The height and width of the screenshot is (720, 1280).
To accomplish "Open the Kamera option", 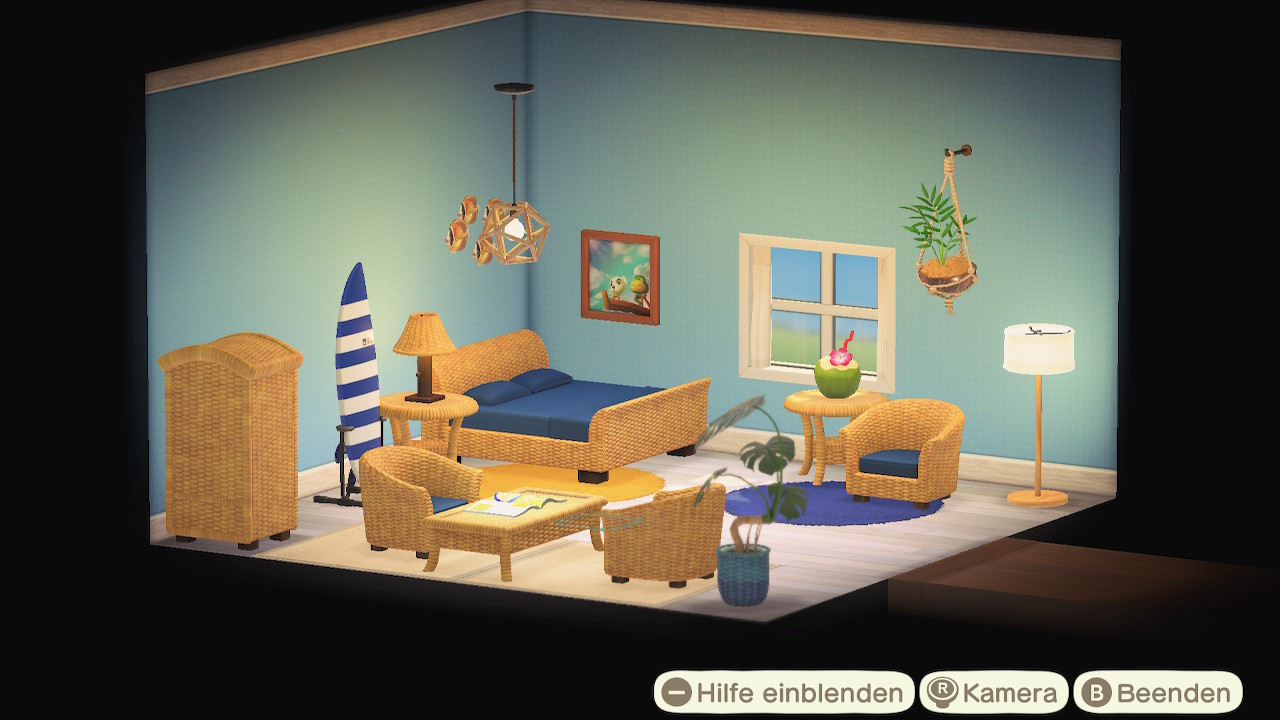I will tap(993, 692).
